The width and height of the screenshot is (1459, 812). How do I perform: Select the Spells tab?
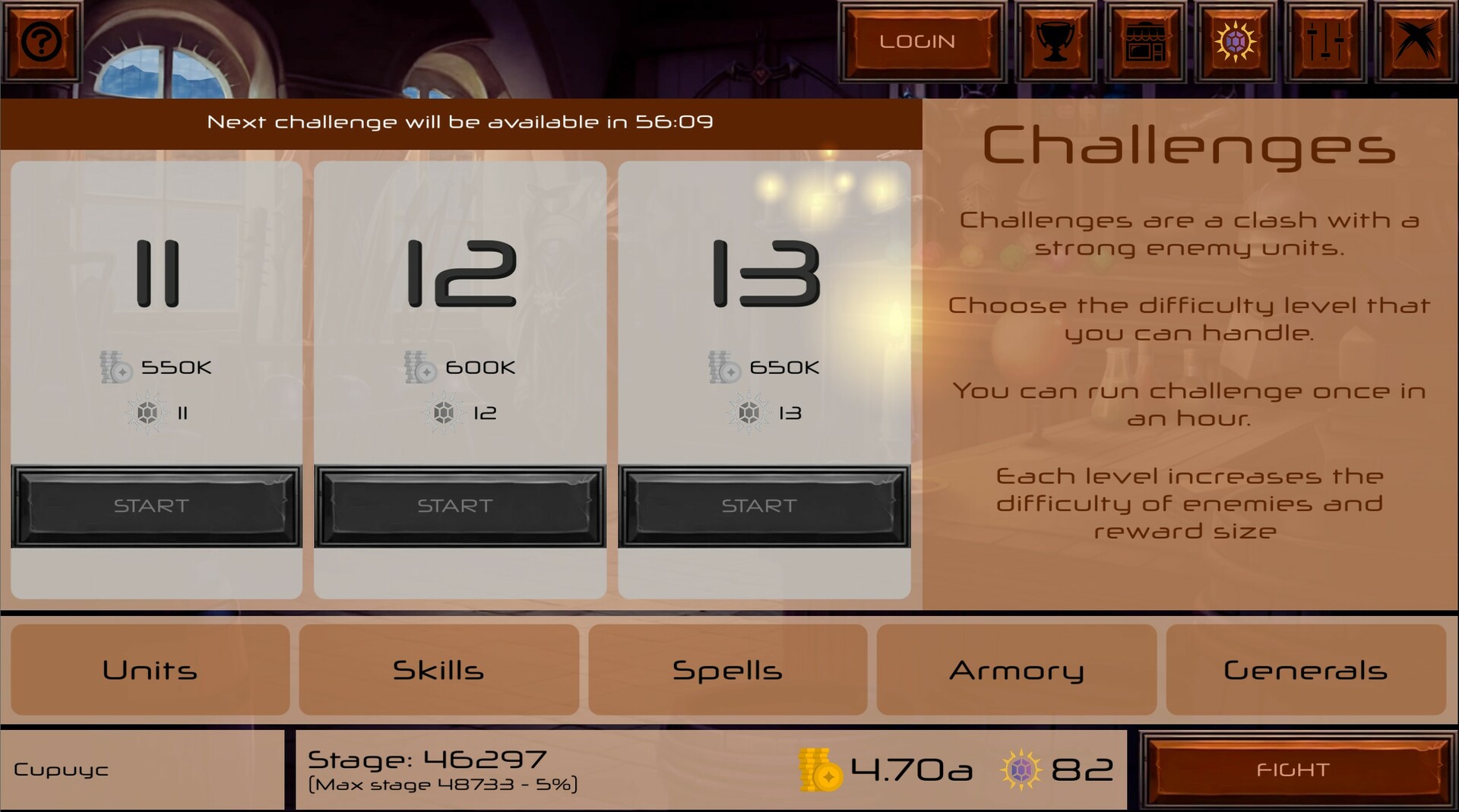coord(727,670)
